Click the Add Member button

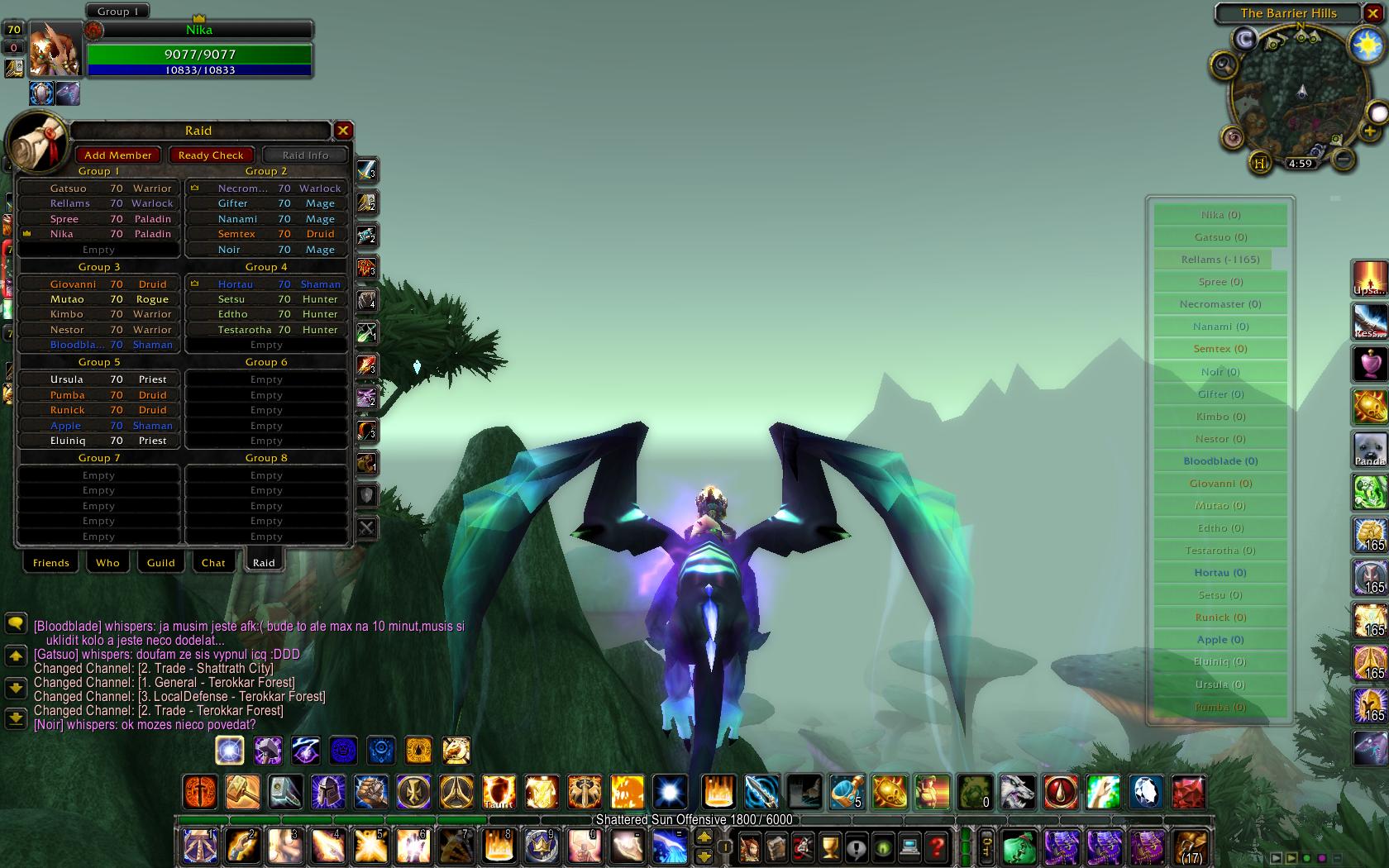[117, 155]
